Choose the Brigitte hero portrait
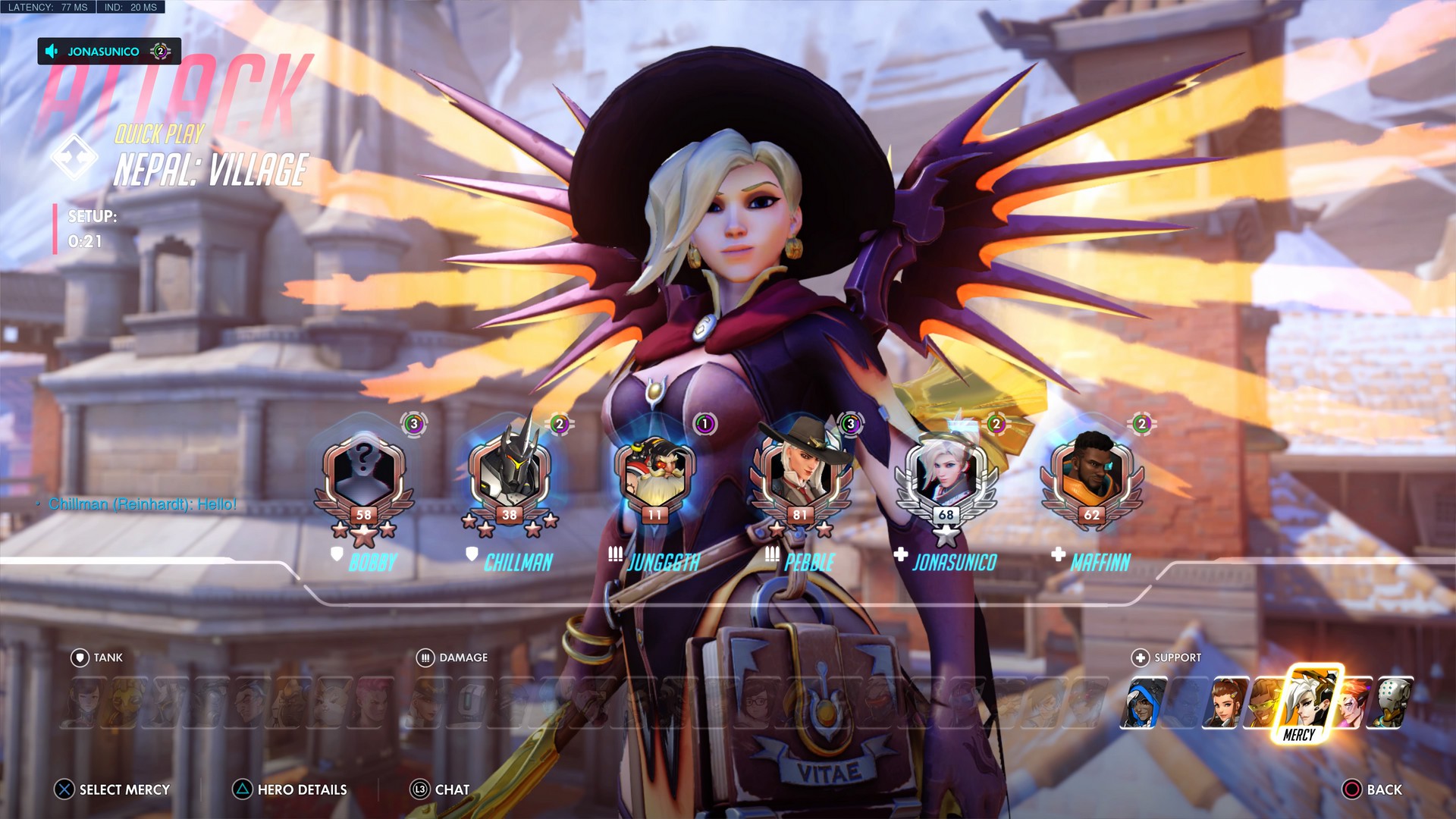Viewport: 1456px width, 819px height. pyautogui.click(x=1223, y=703)
